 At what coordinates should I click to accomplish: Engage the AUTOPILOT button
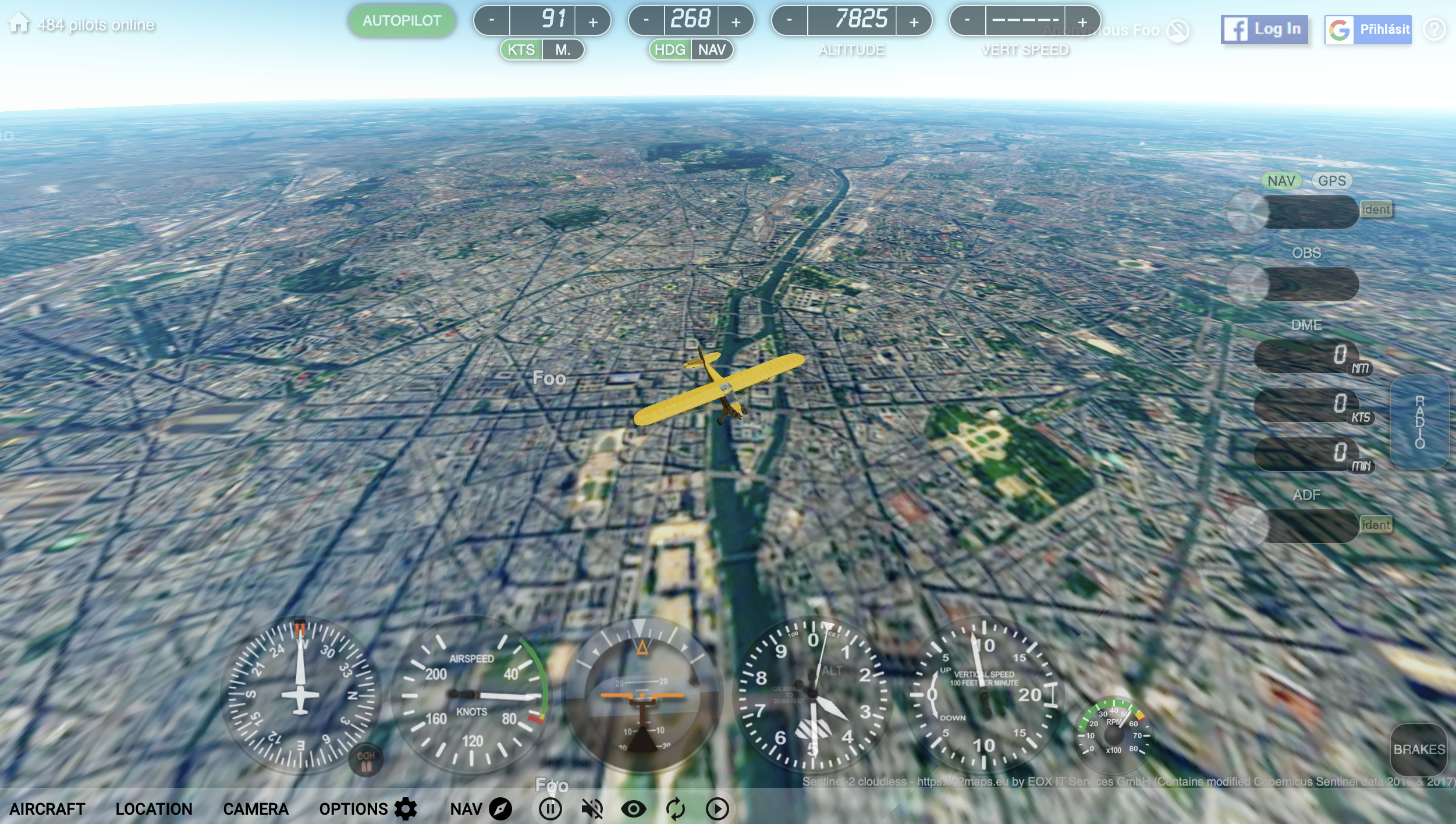tap(402, 20)
